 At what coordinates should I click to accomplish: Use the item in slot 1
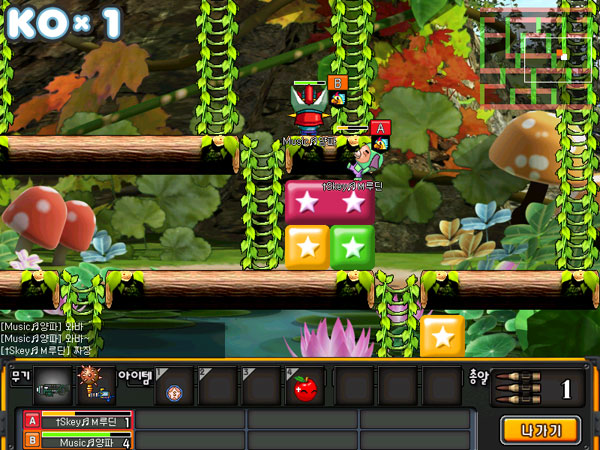174,387
